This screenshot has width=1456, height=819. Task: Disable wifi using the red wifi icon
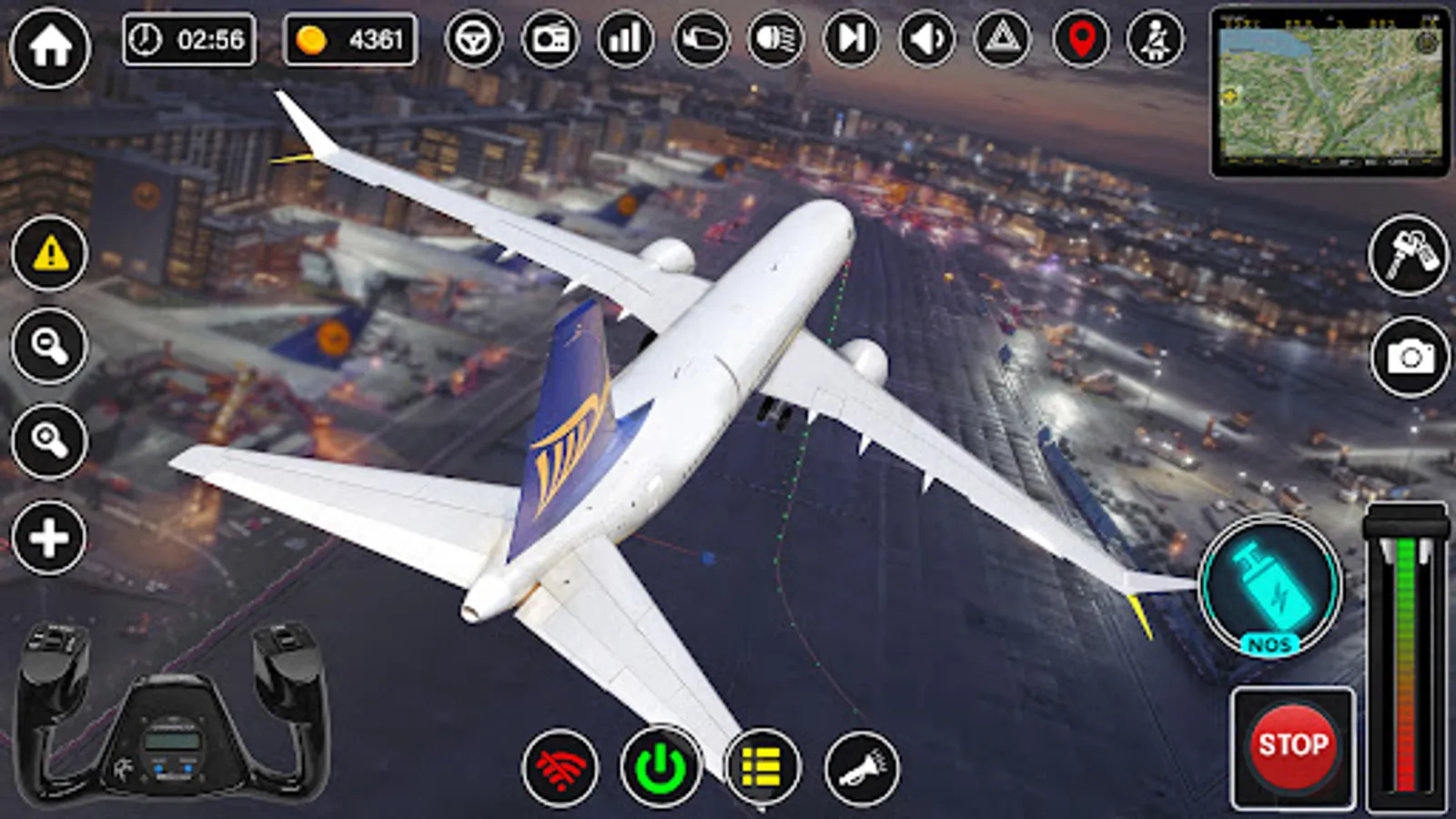point(560,769)
